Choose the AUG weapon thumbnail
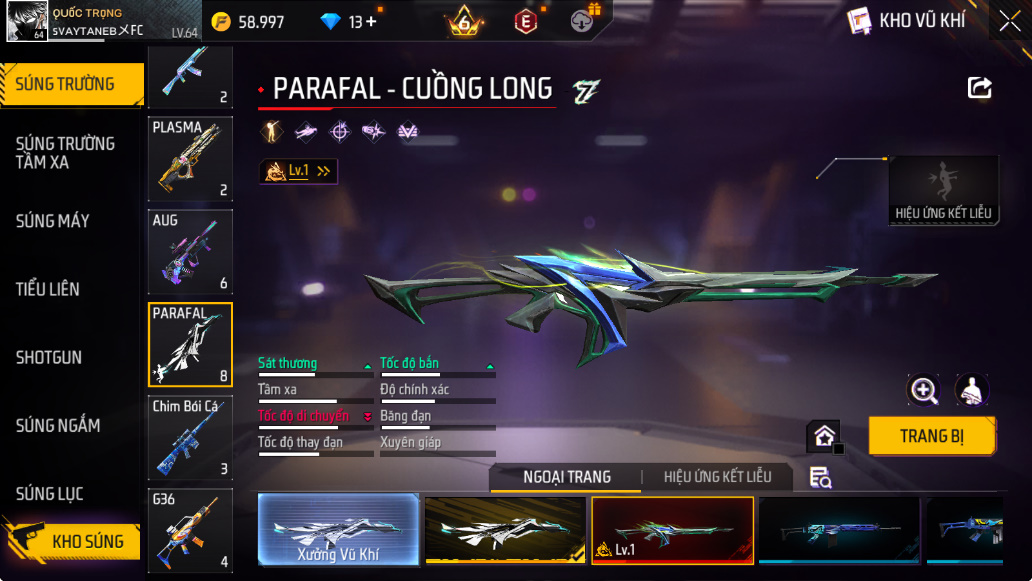This screenshot has width=1032, height=581. [x=190, y=252]
